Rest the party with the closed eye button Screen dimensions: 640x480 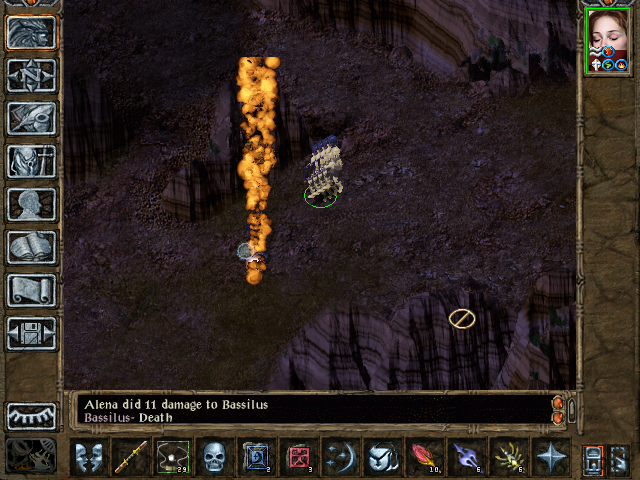(31, 415)
